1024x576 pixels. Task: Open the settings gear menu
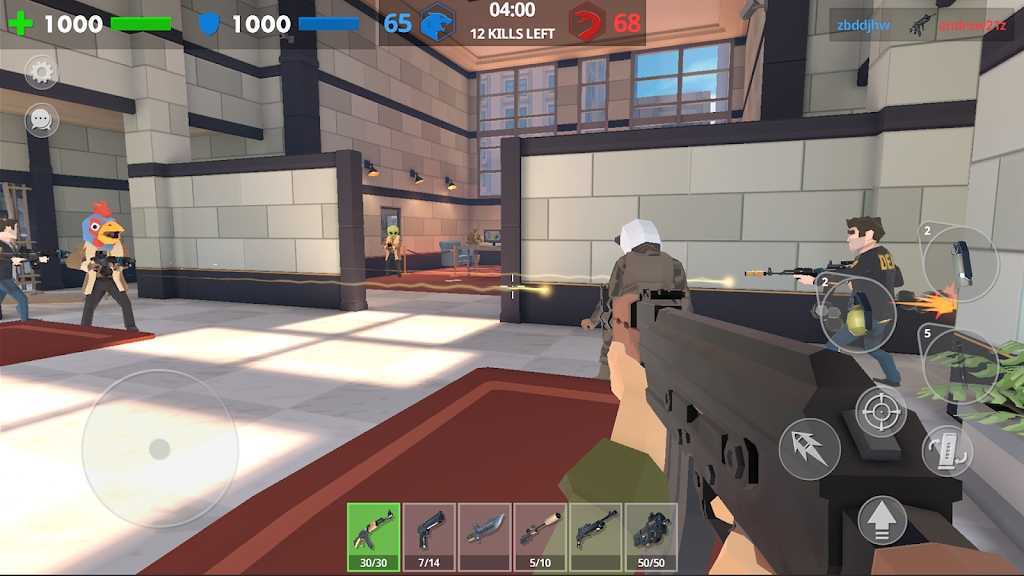click(x=41, y=71)
